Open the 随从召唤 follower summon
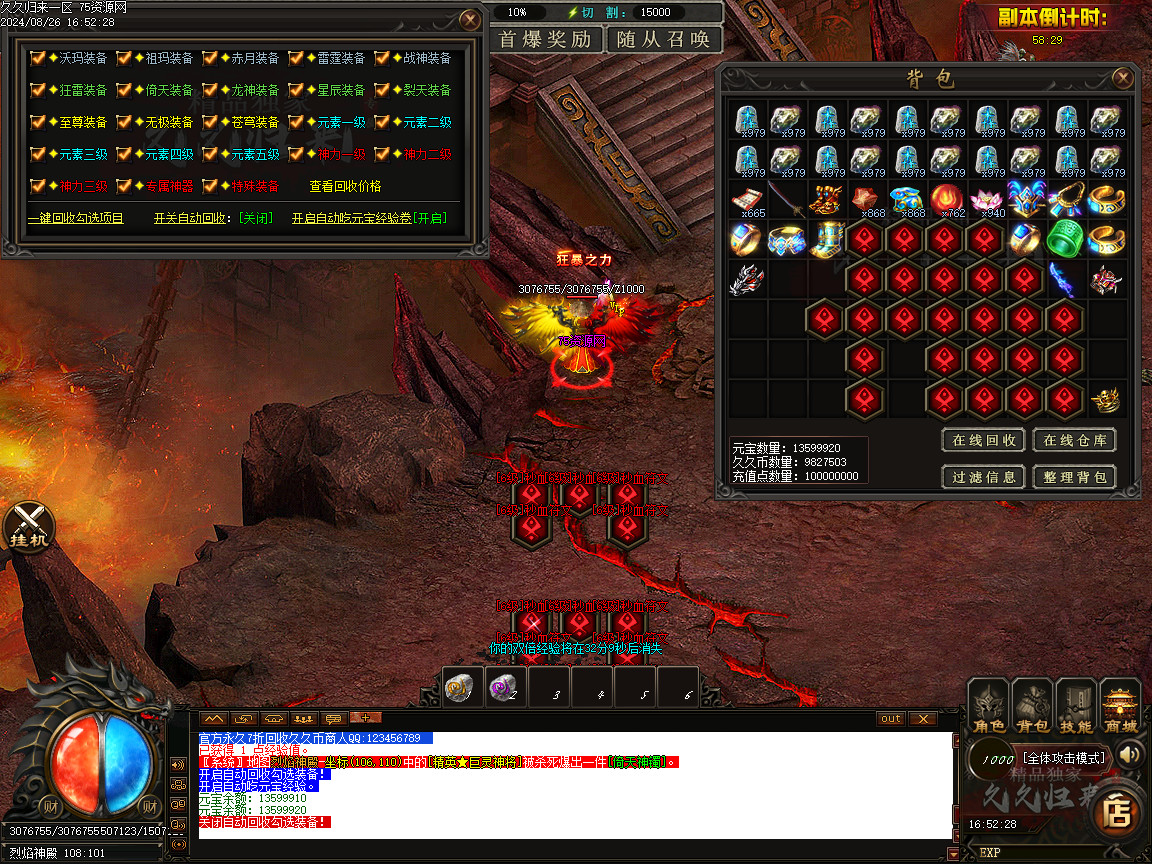This screenshot has height=864, width=1152. pos(663,40)
